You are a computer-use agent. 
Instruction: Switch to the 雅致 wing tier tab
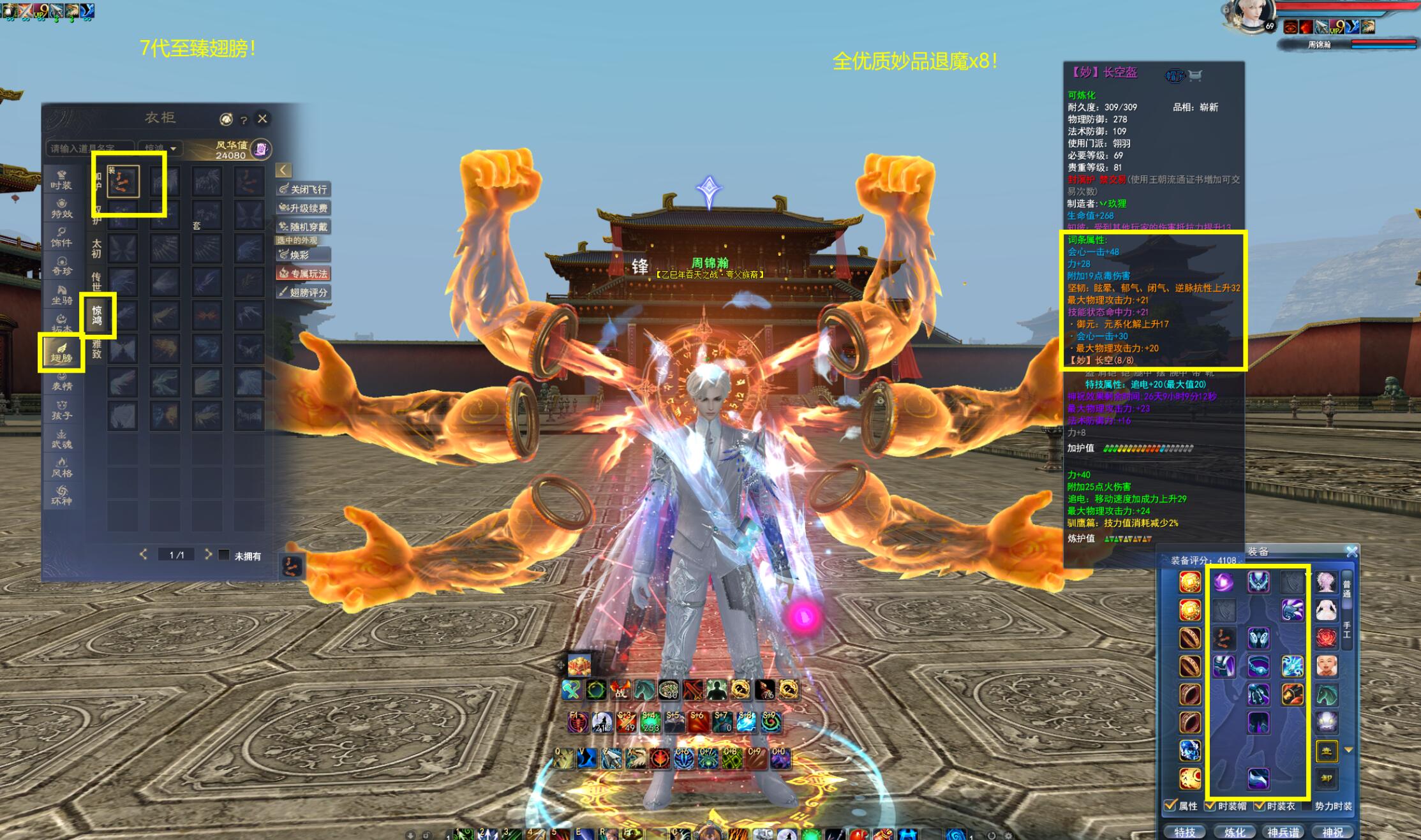[97, 349]
